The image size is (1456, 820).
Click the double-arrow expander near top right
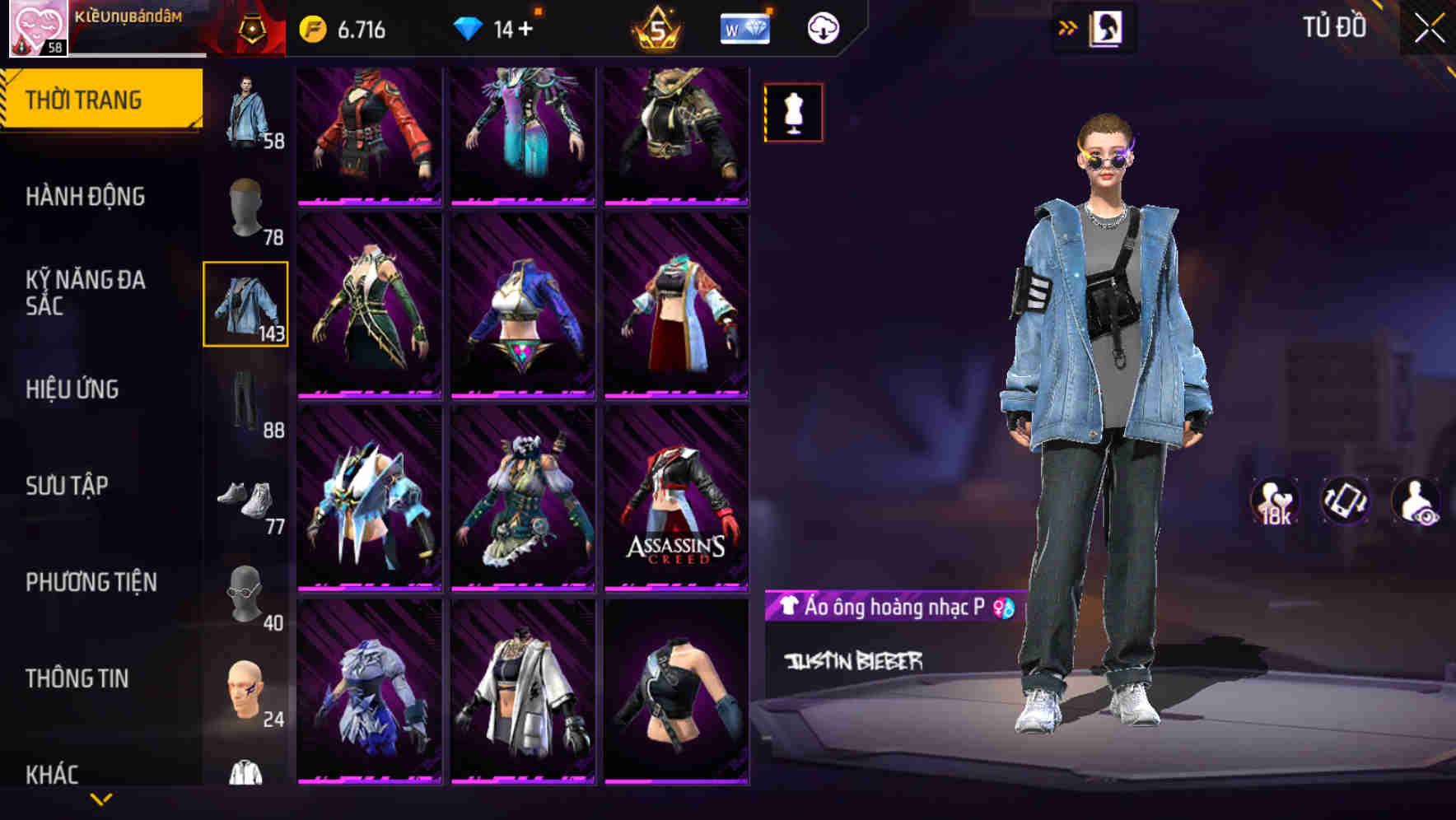[1068, 27]
